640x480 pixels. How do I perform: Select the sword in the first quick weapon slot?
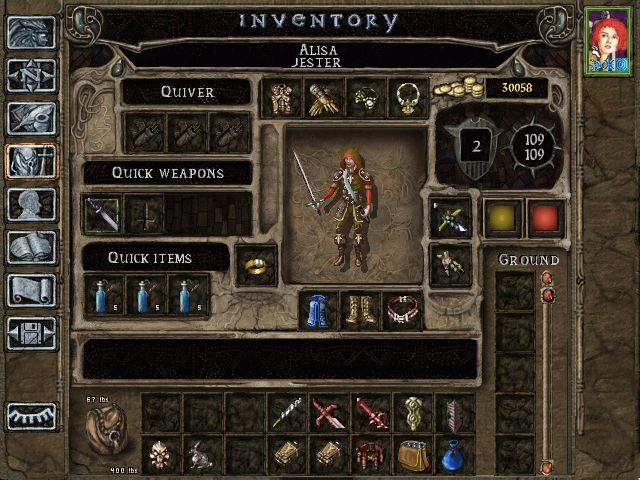point(102,214)
